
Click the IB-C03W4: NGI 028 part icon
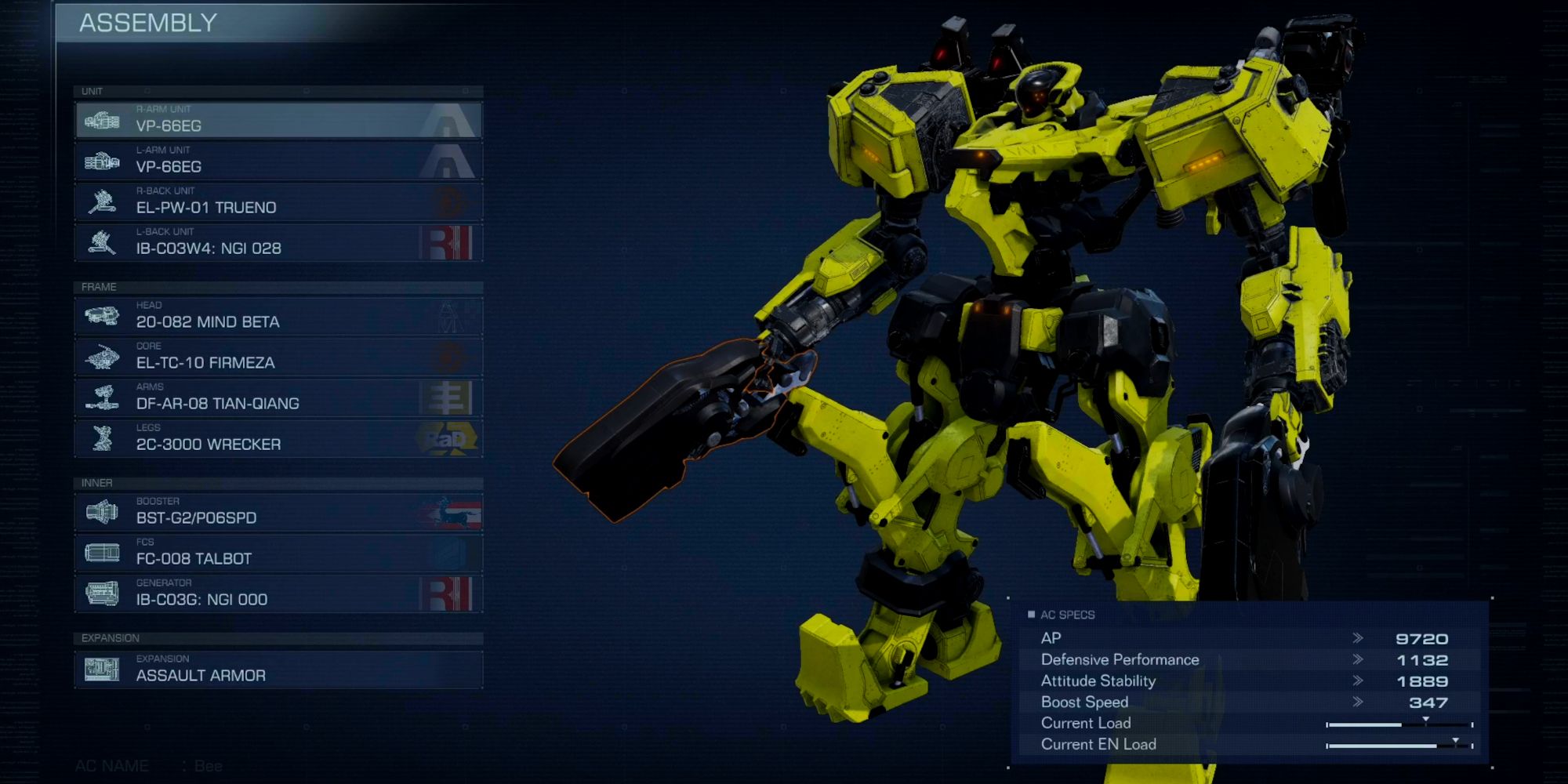click(103, 242)
